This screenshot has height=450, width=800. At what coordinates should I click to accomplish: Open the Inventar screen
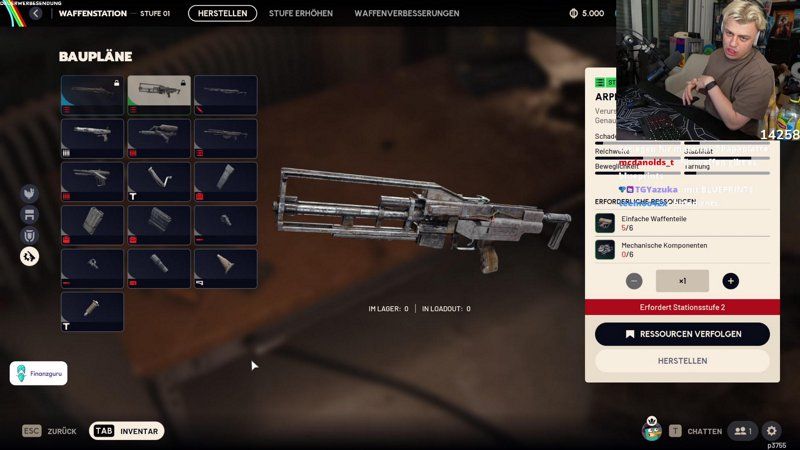[x=127, y=431]
